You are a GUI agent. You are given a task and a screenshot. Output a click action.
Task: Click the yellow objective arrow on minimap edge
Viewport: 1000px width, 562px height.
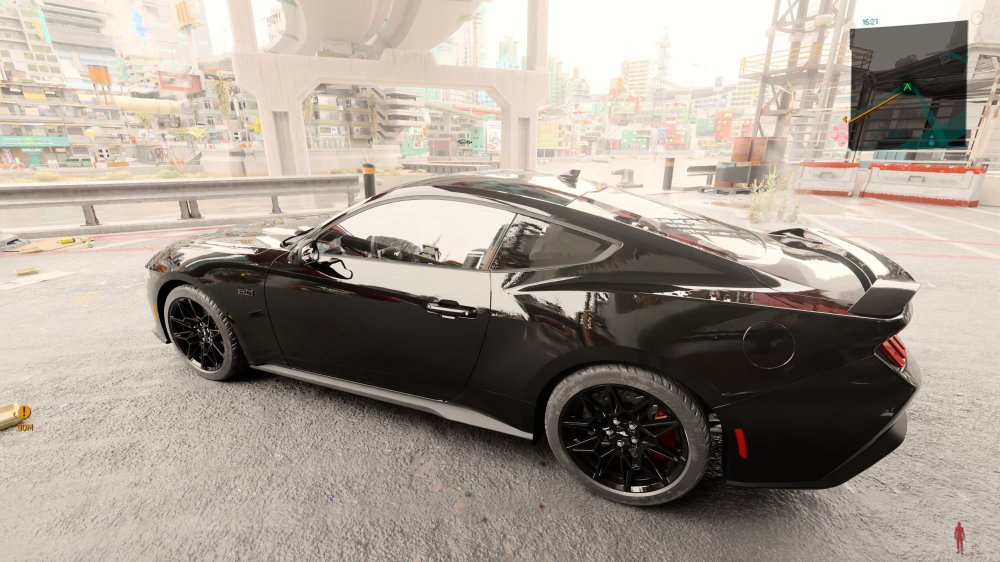pyautogui.click(x=846, y=120)
